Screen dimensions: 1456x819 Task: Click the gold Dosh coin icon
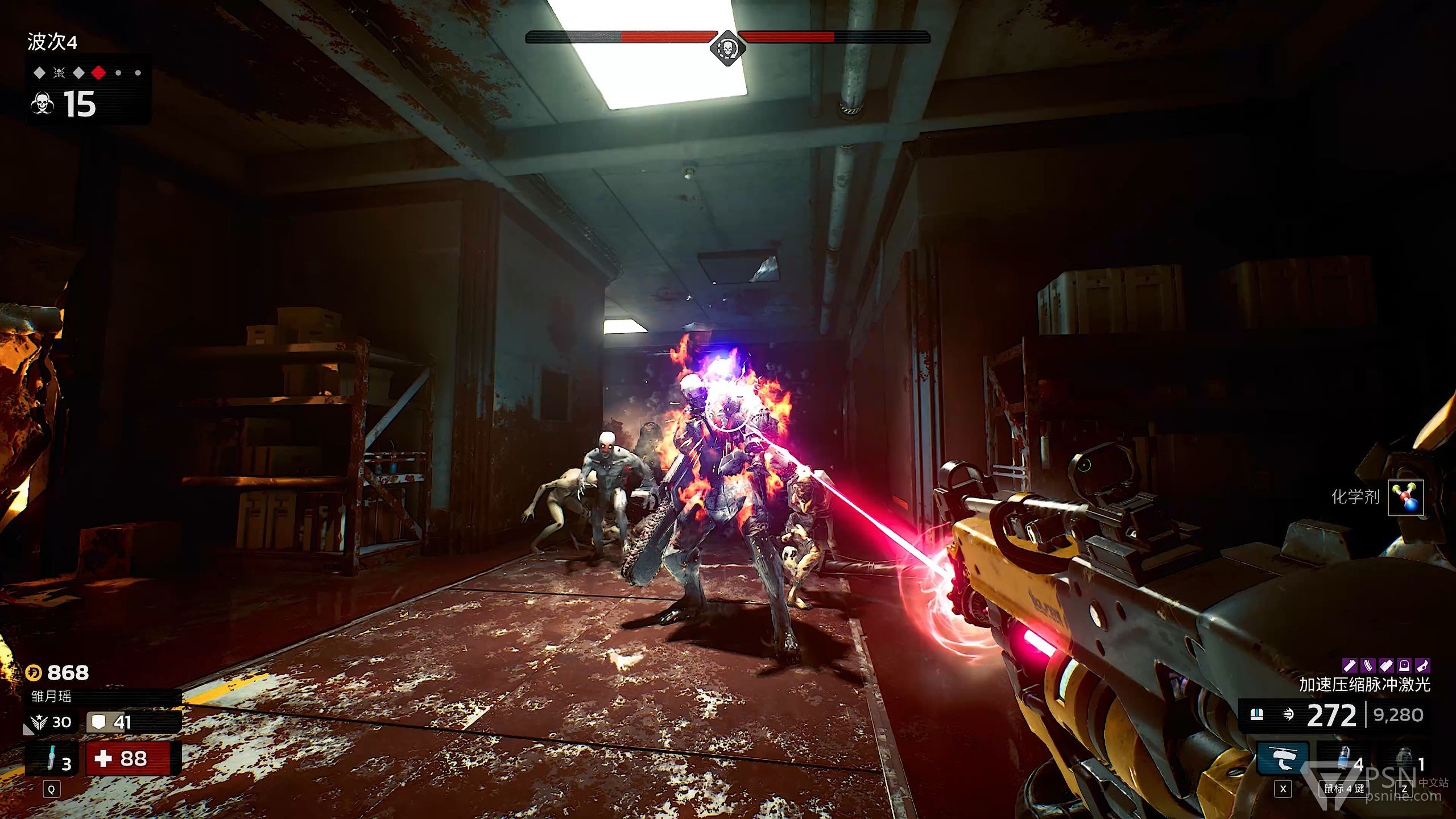[x=34, y=673]
